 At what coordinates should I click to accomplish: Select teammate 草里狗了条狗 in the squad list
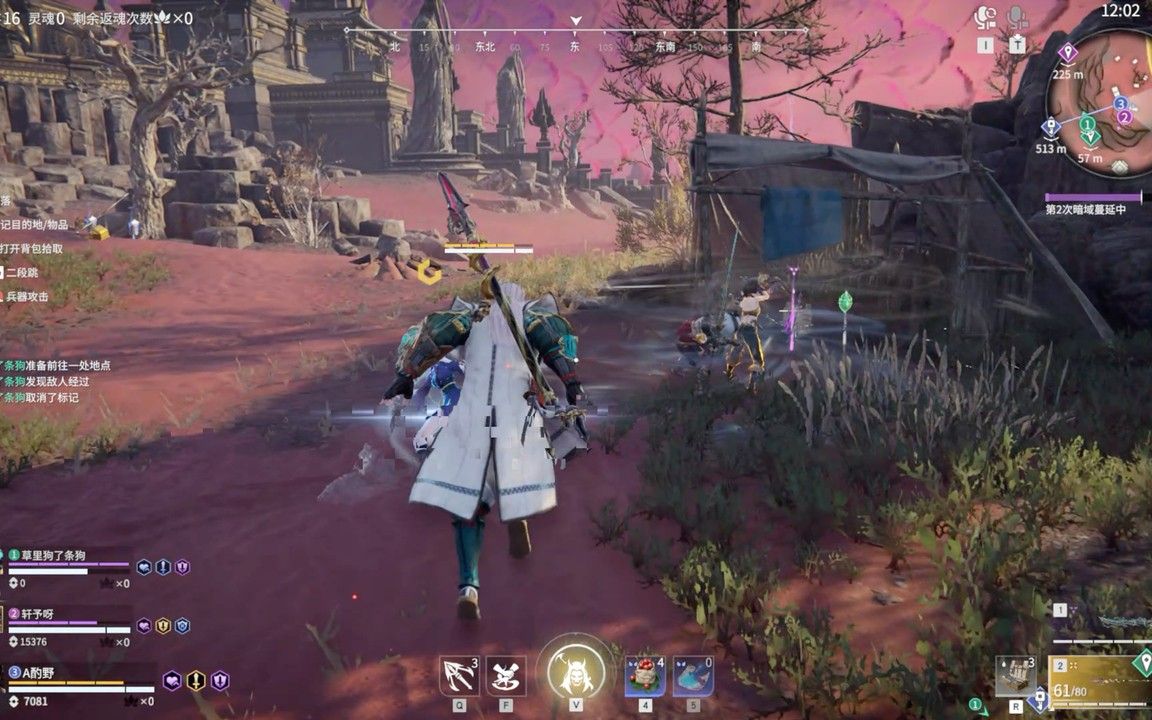[x=54, y=556]
